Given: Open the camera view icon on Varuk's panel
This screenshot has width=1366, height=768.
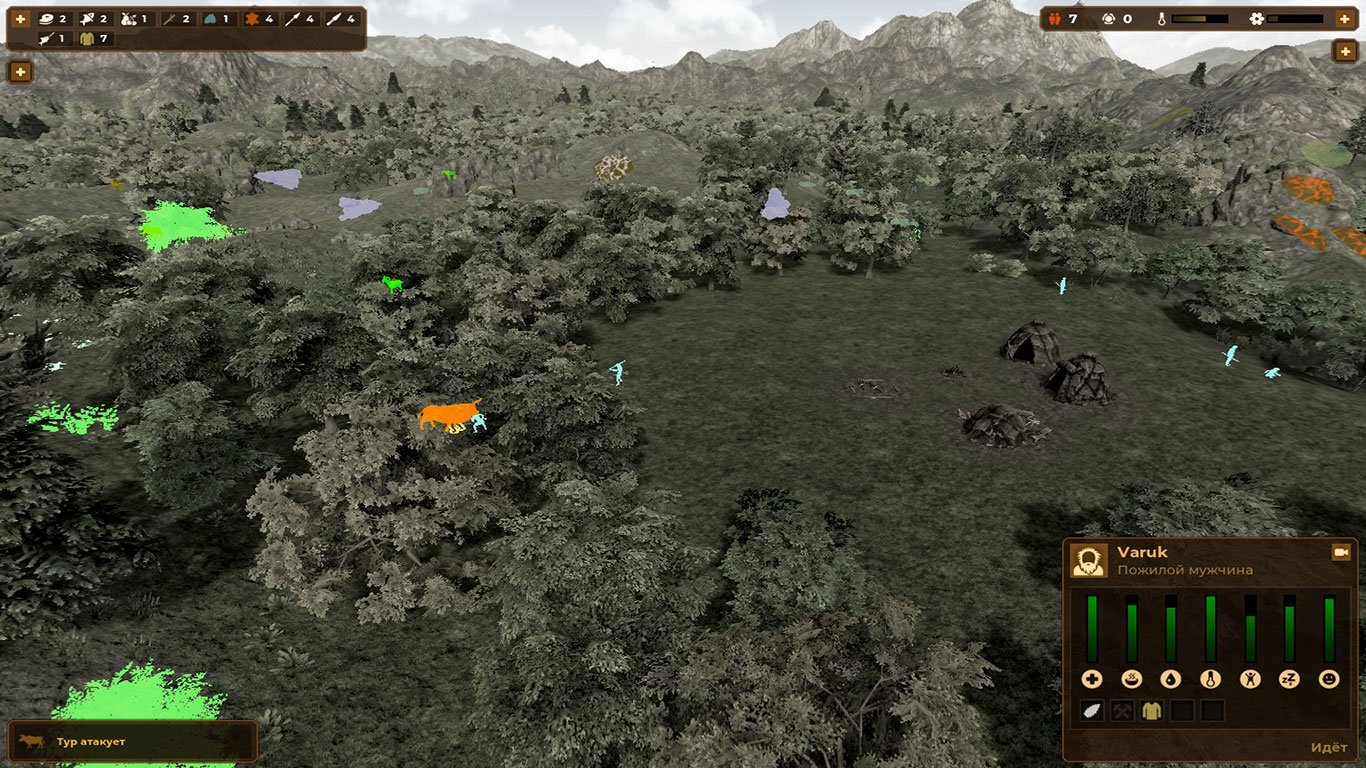Looking at the screenshot, I should click(x=1339, y=553).
